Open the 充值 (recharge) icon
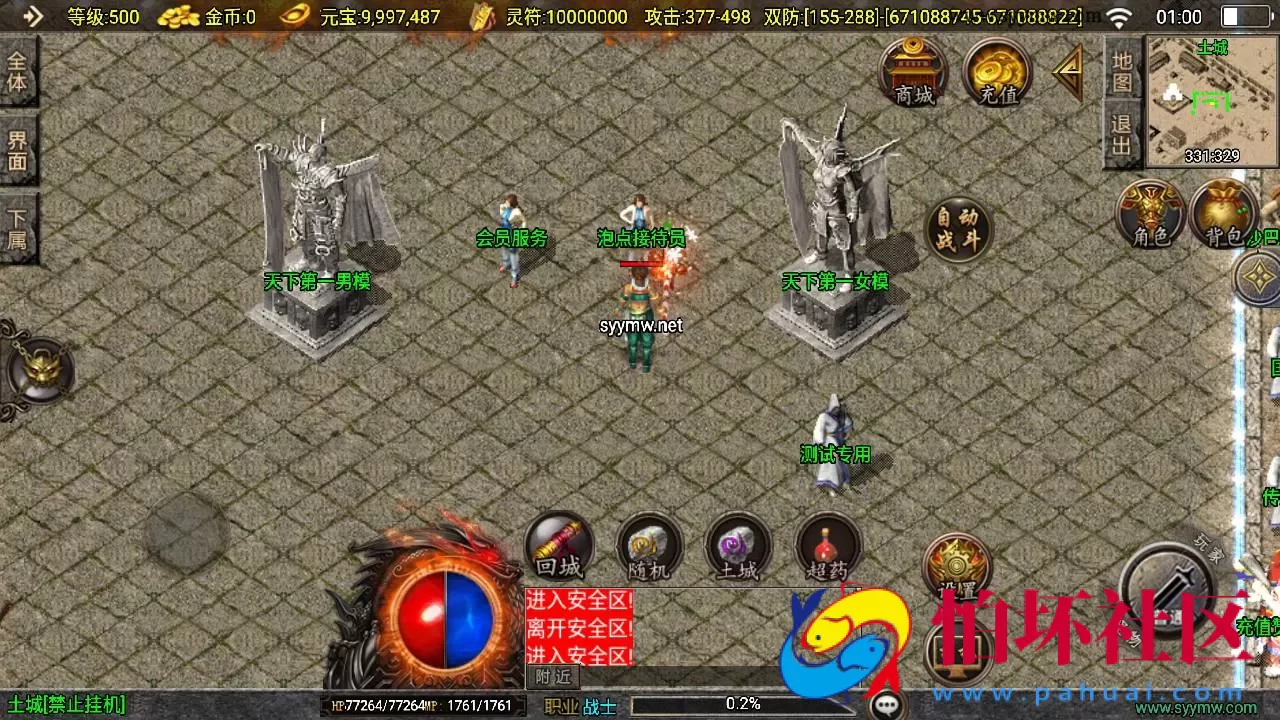1280x720 pixels. (x=996, y=72)
